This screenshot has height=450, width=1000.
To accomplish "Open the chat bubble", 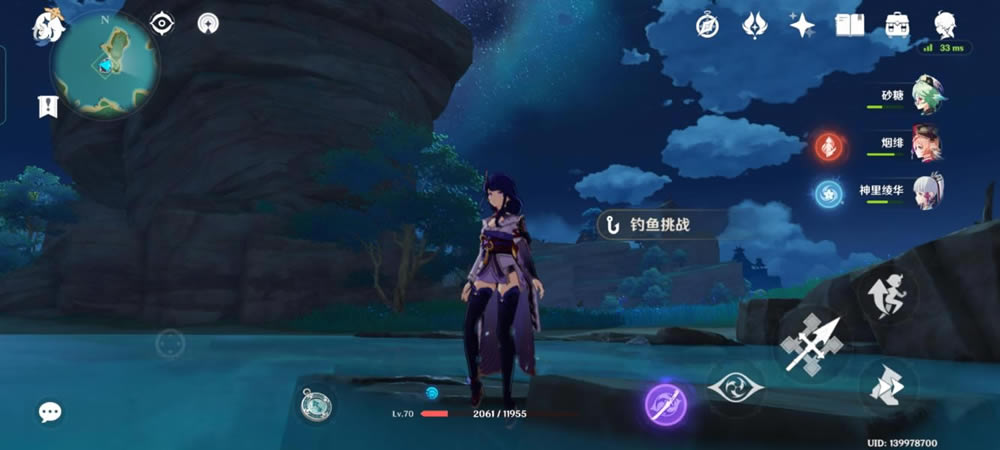I will click(50, 411).
